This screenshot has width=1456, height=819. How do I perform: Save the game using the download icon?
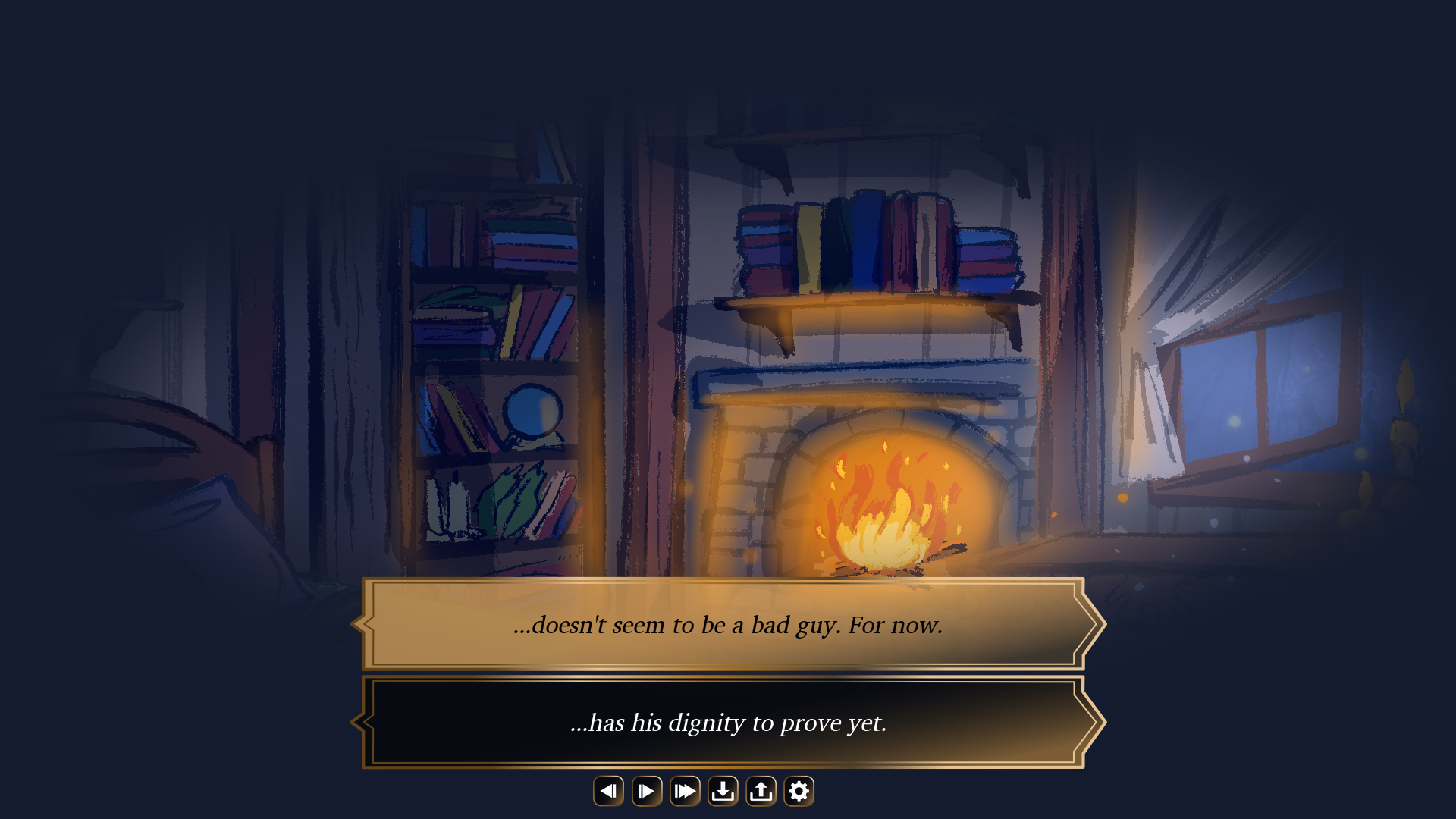click(722, 790)
